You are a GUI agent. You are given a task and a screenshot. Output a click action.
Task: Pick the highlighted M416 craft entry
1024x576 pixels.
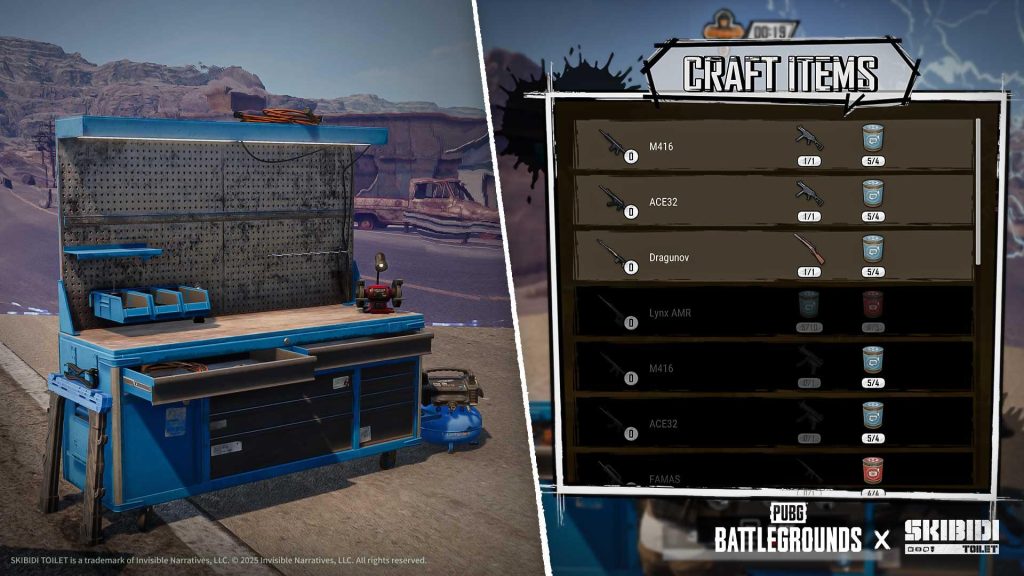[773, 146]
